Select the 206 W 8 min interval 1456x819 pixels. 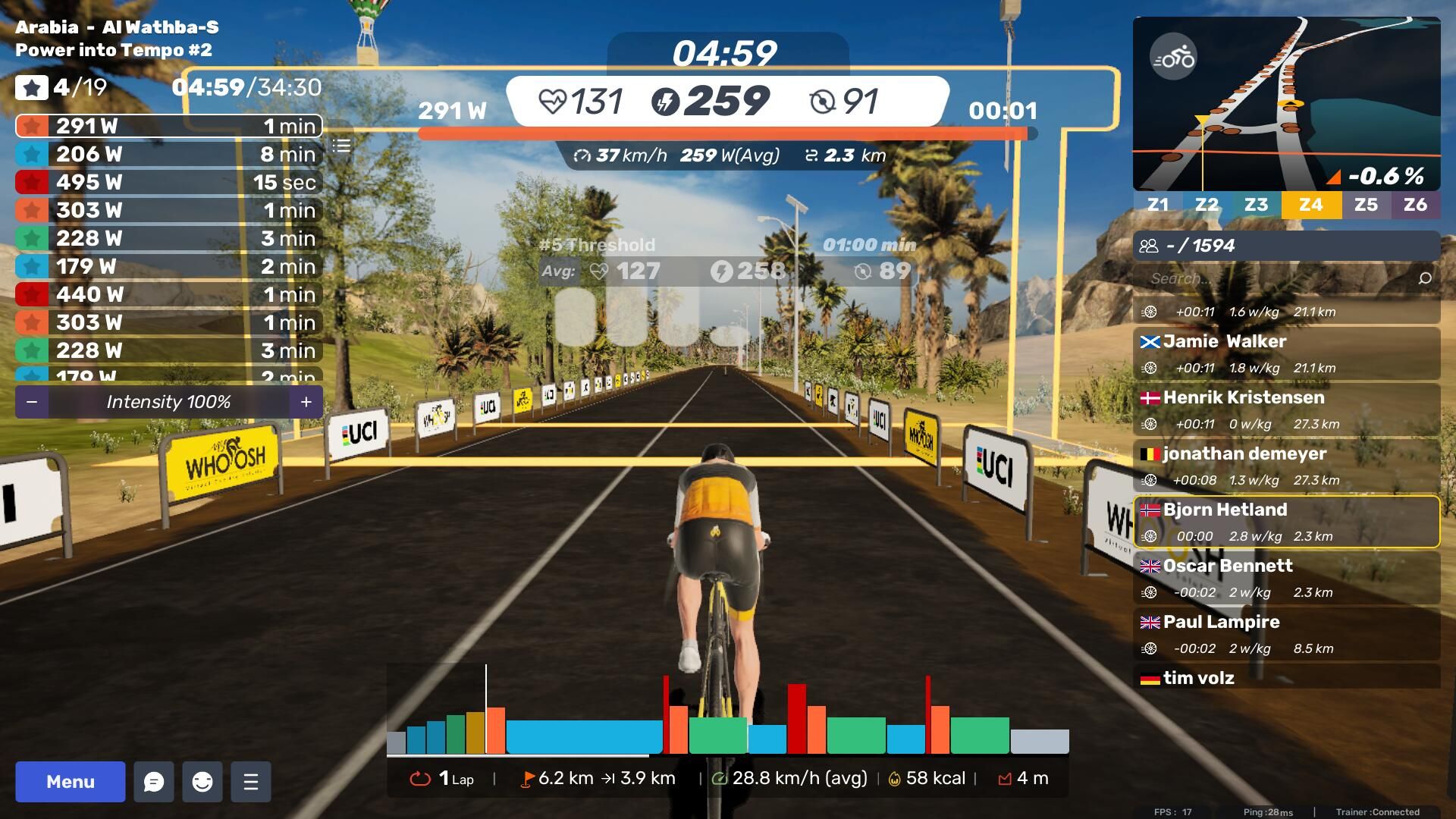click(x=168, y=154)
